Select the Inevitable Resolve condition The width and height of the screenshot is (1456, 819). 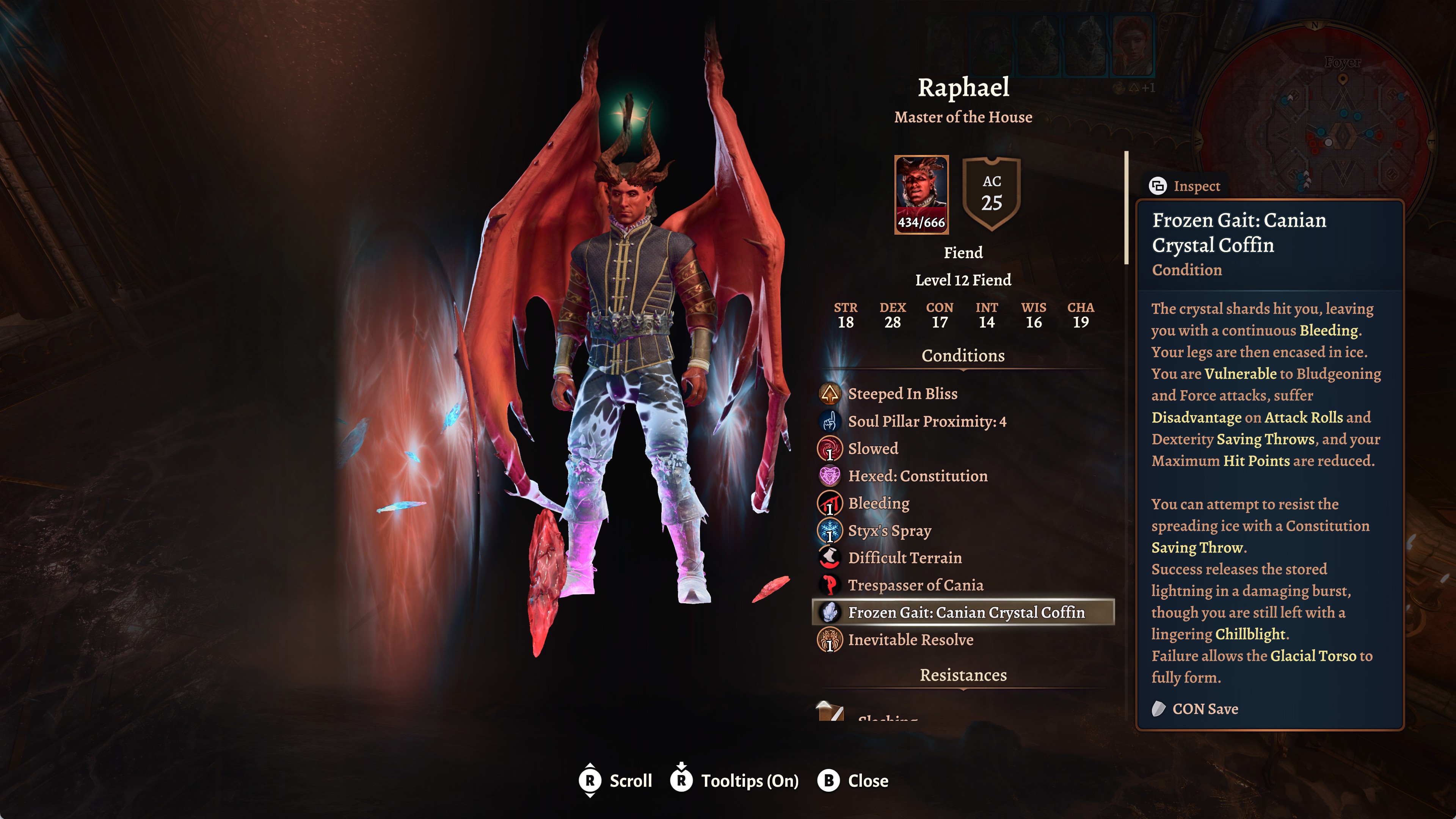pos(910,640)
